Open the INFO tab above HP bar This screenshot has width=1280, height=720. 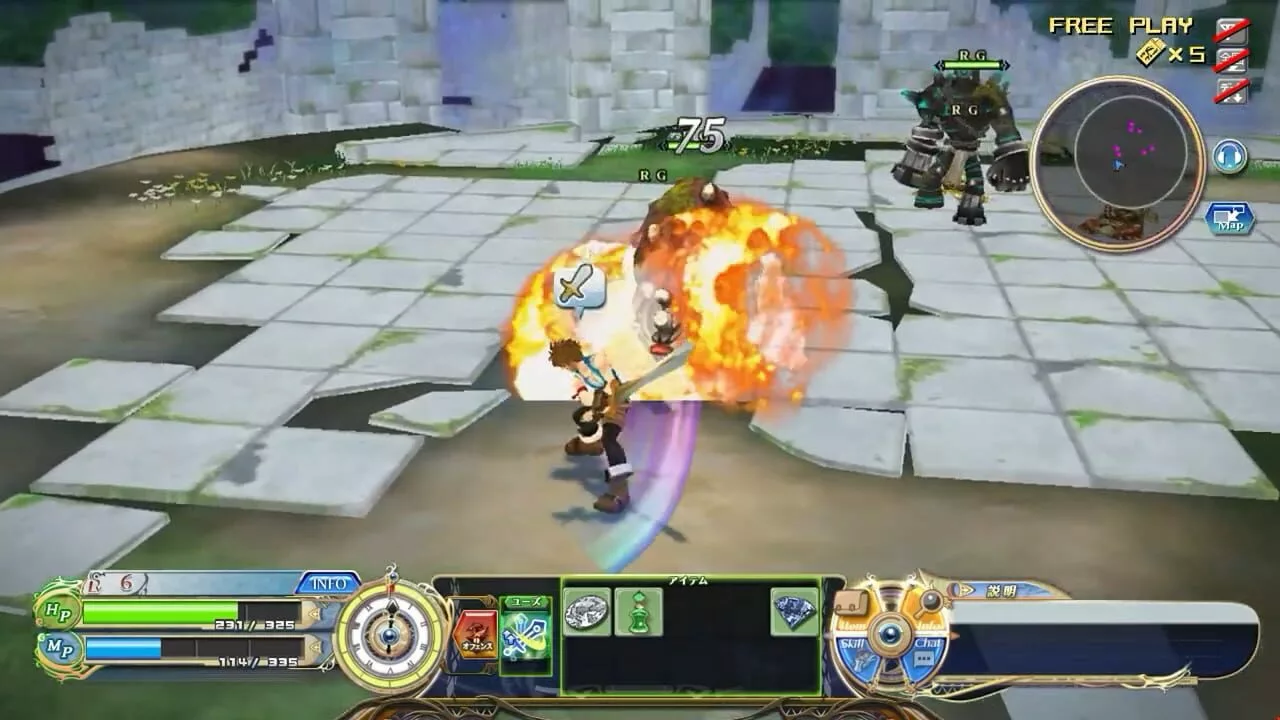pos(327,583)
